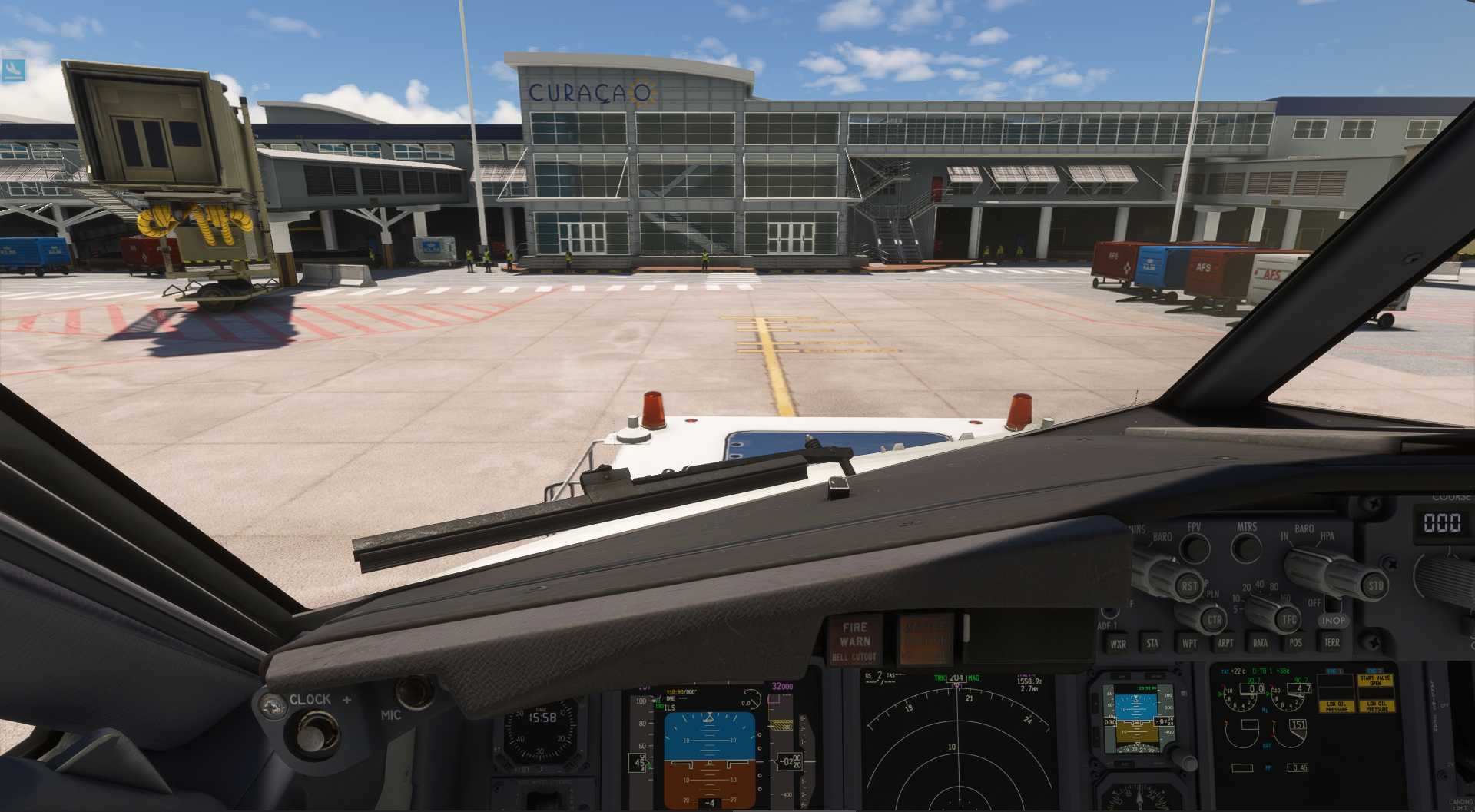Viewport: 1475px width, 812px height.
Task: Click the CTR map center button
Action: [1213, 619]
